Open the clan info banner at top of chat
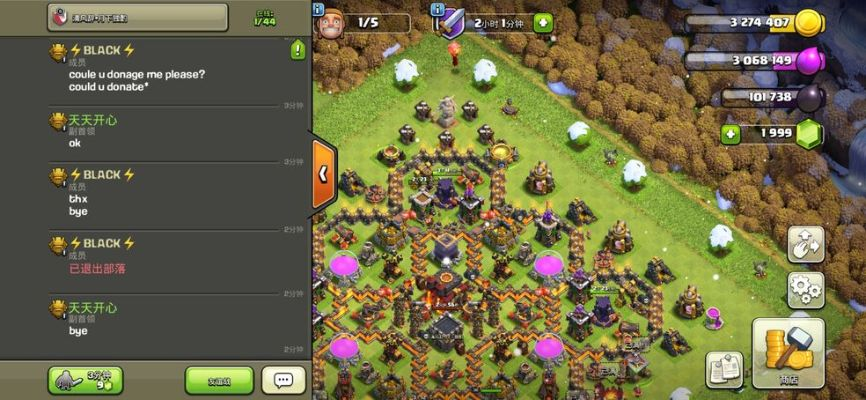Screen dimensions: 866x400 click(137, 18)
